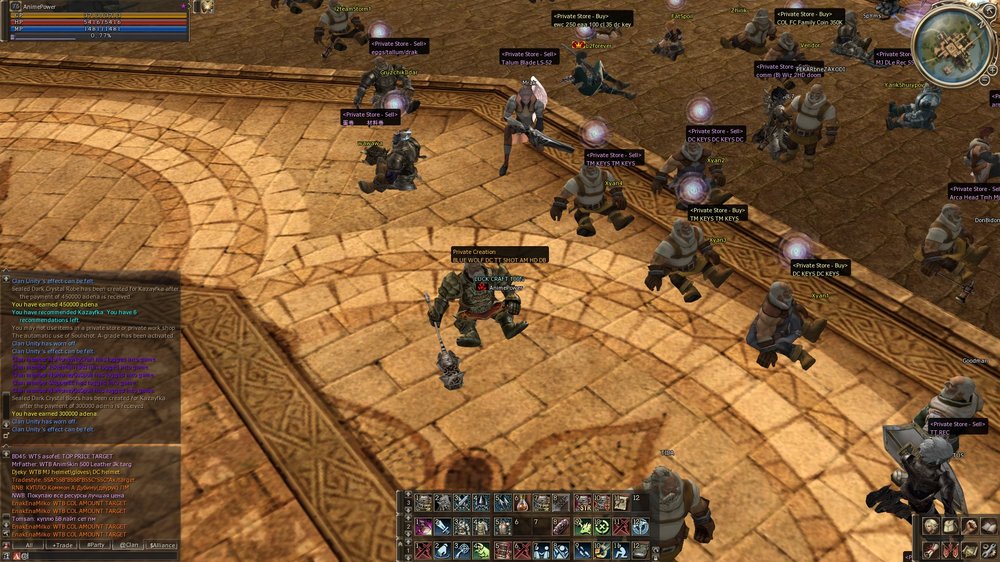Use the orange potion in hotbar slot 6
The image size is (1000, 562).
tap(523, 503)
